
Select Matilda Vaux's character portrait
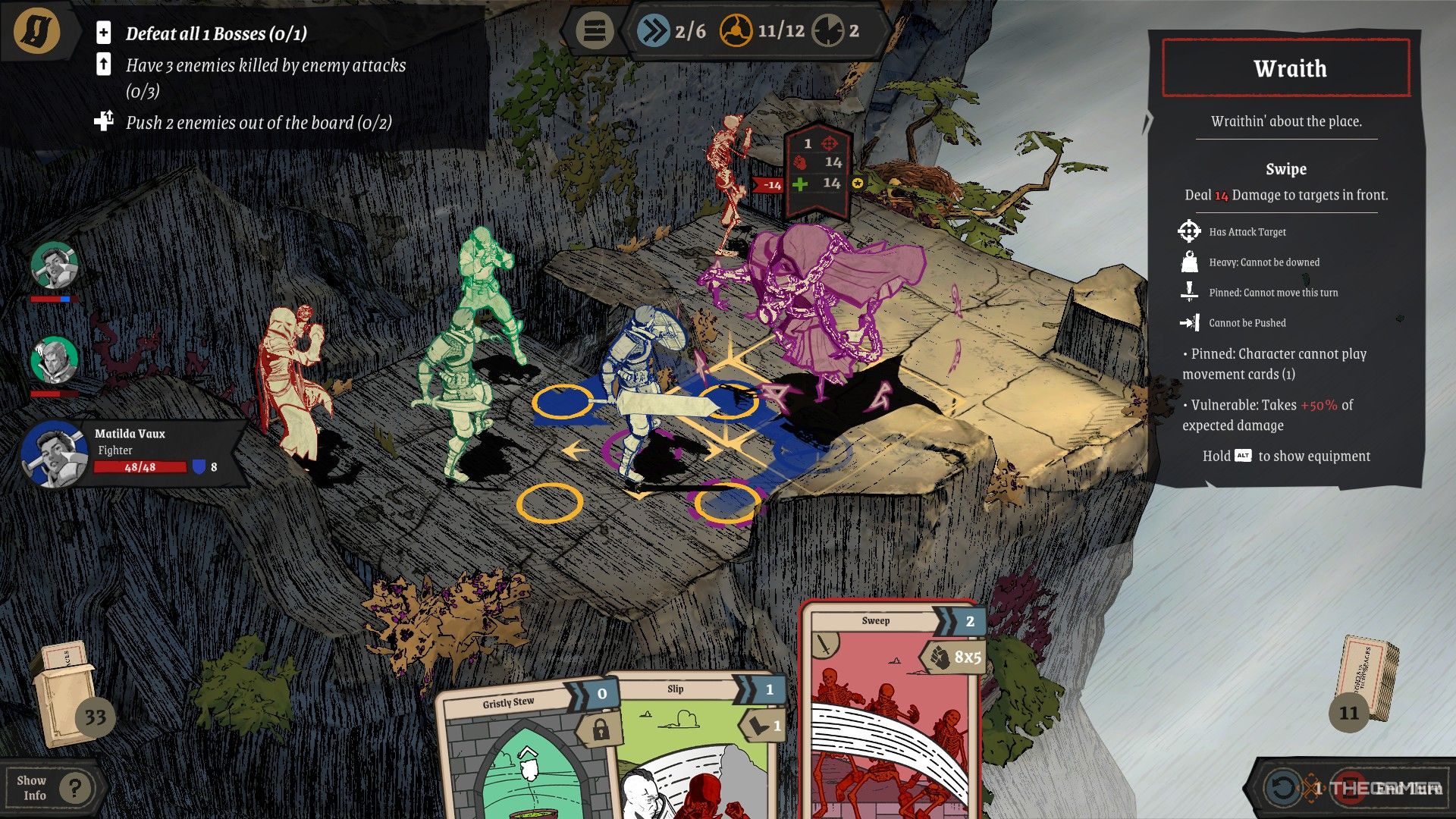pyautogui.click(x=53, y=454)
